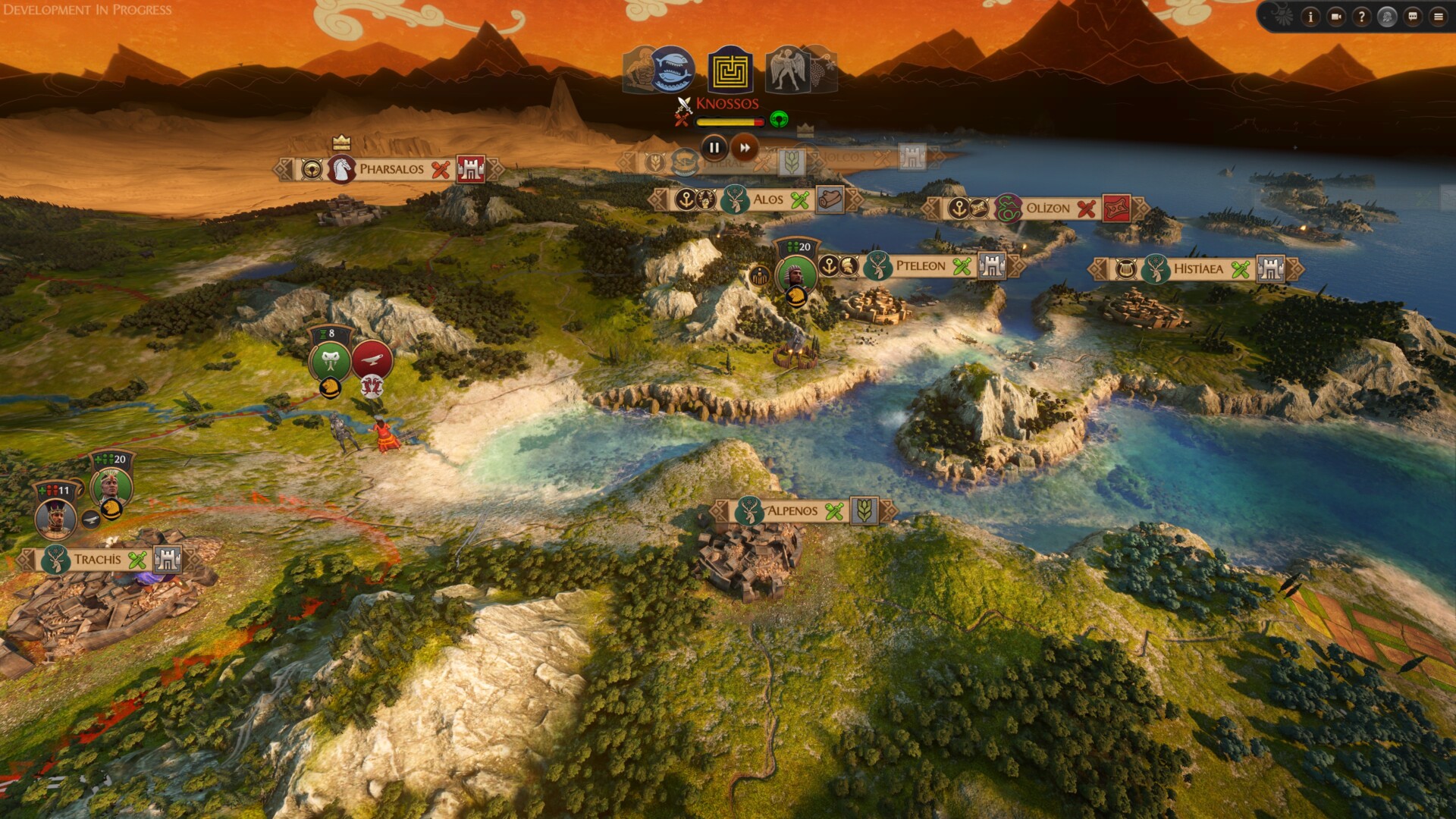Open the info button in the top toolbar
This screenshot has height=819, width=1456.
(1310, 17)
